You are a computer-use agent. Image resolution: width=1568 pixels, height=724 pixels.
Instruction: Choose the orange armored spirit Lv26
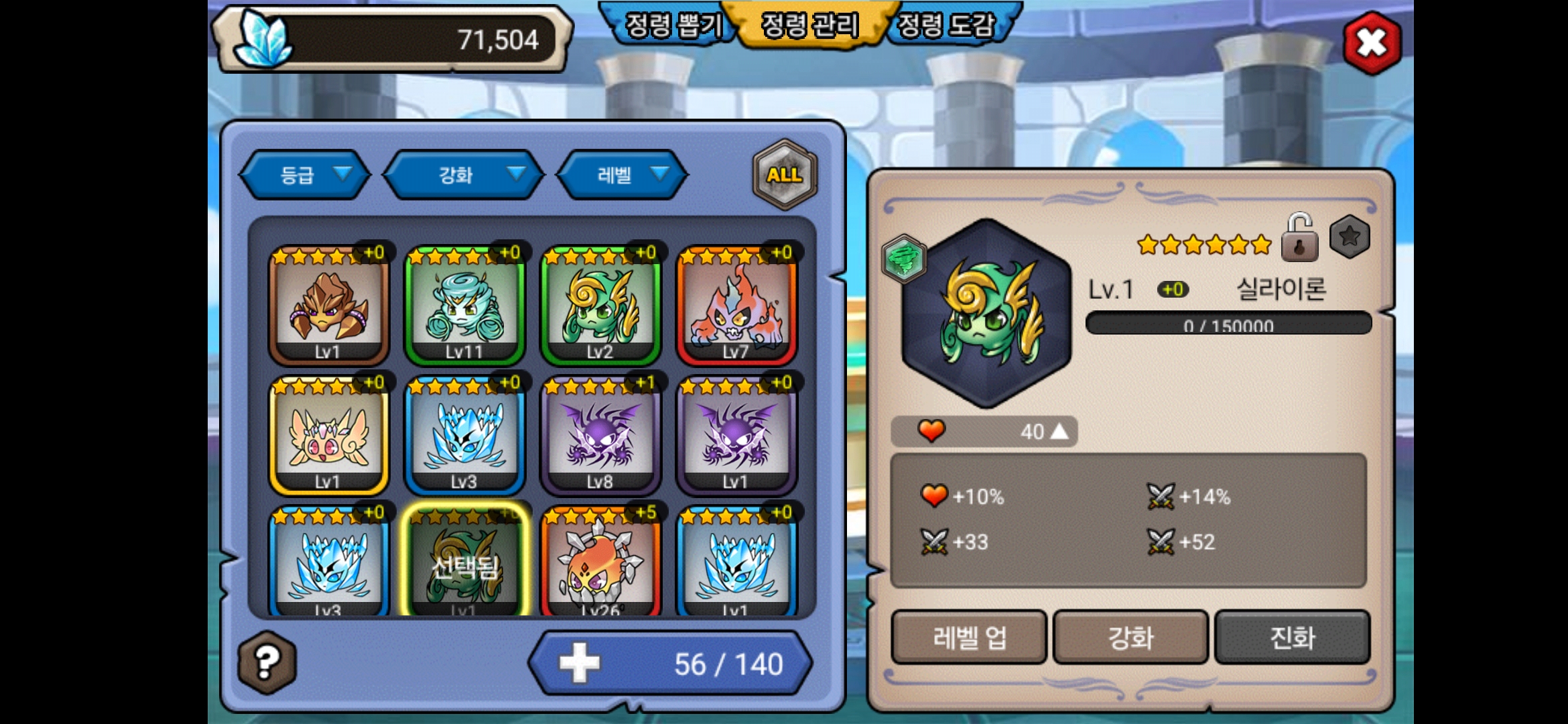click(x=600, y=563)
